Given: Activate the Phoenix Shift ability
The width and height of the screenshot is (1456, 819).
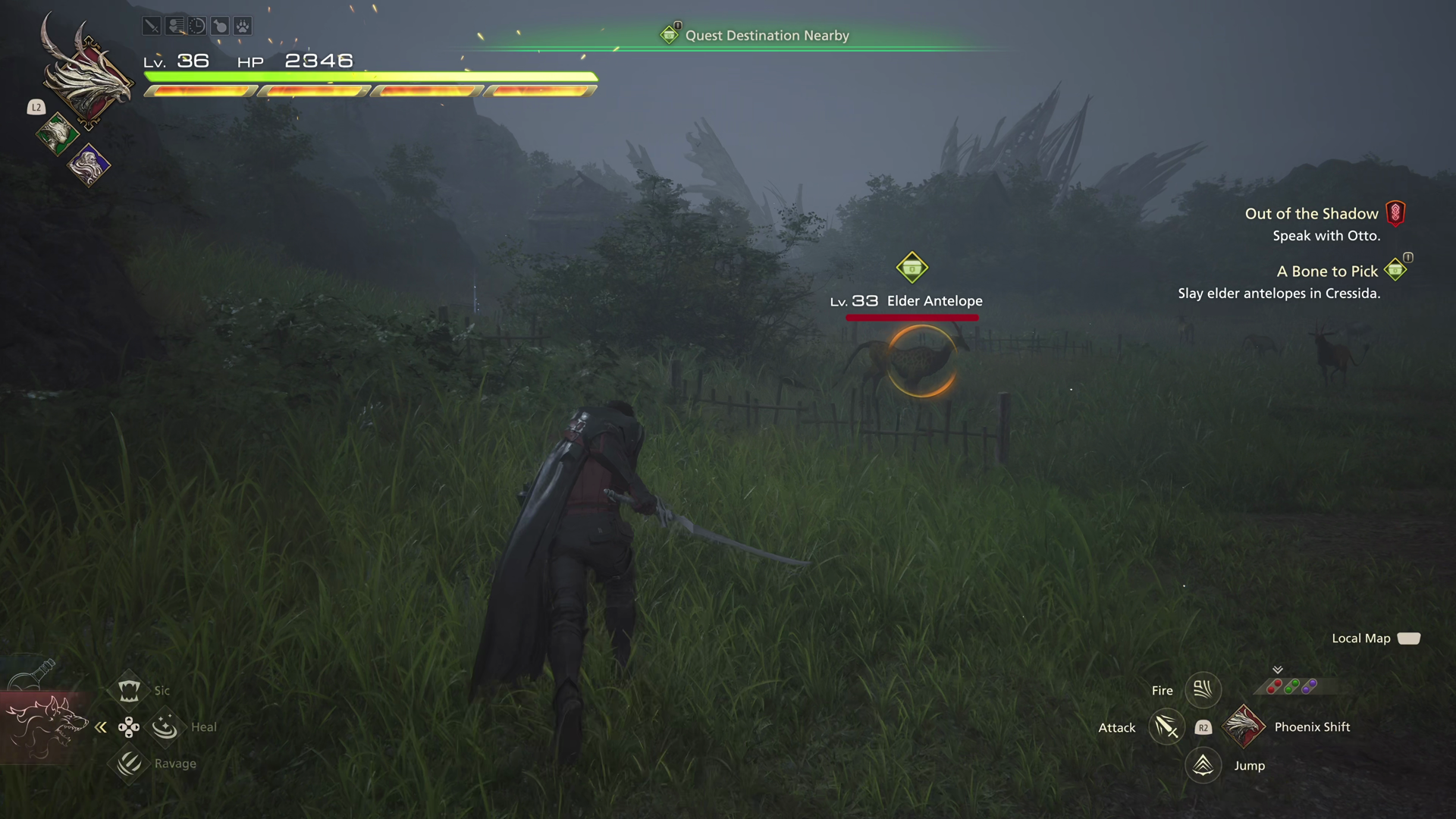Looking at the screenshot, I should [x=1244, y=726].
